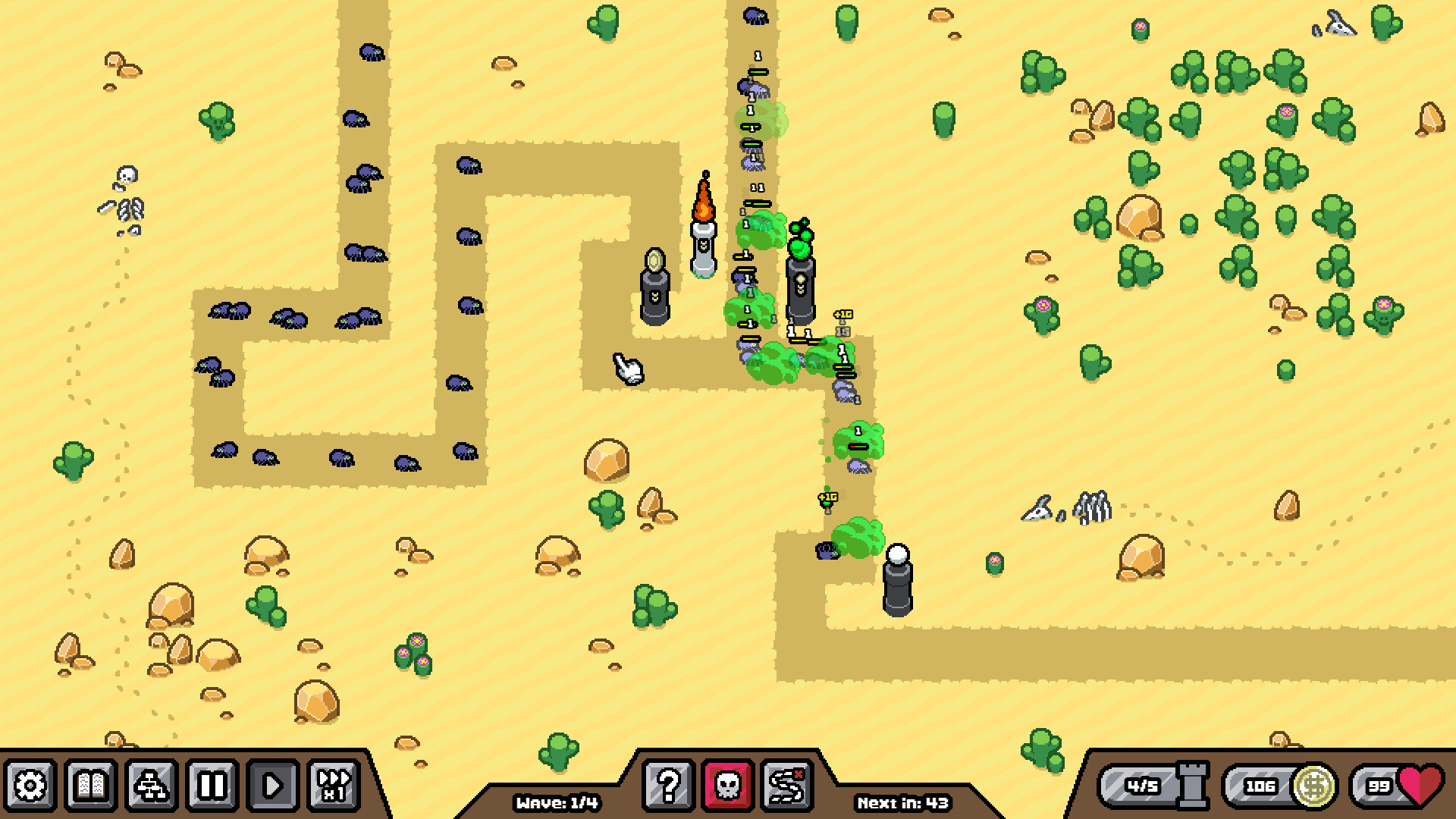The height and width of the screenshot is (819, 1456).
Task: Open the research tree icon
Action: coord(151,787)
